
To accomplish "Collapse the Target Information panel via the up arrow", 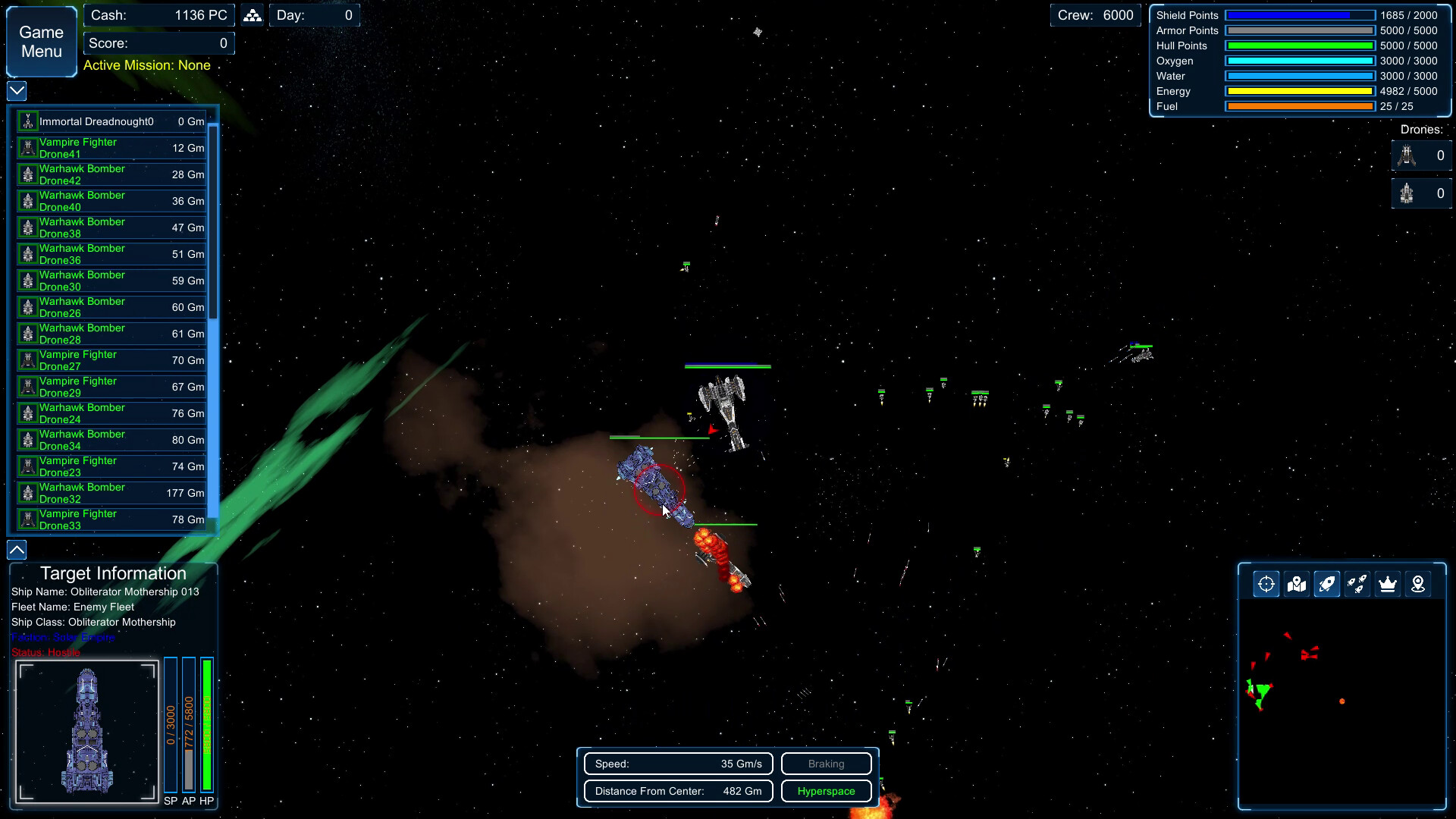I will [15, 550].
